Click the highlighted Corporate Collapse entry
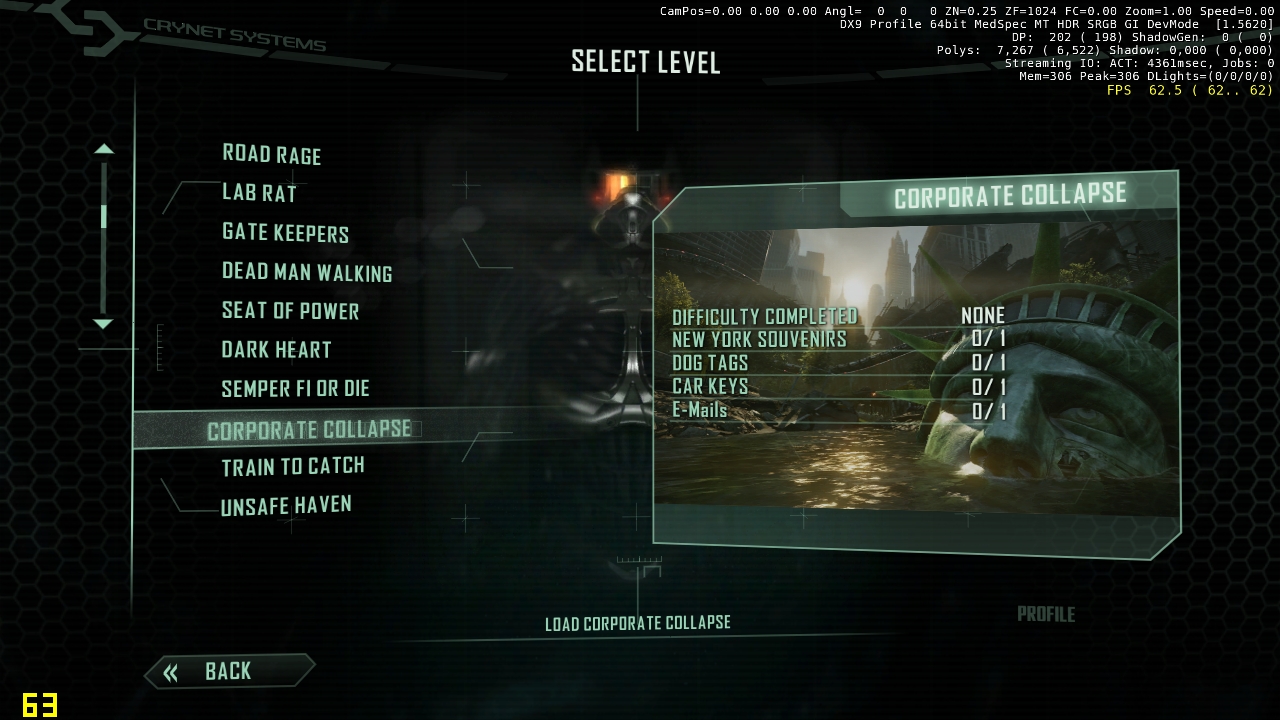 [x=308, y=430]
